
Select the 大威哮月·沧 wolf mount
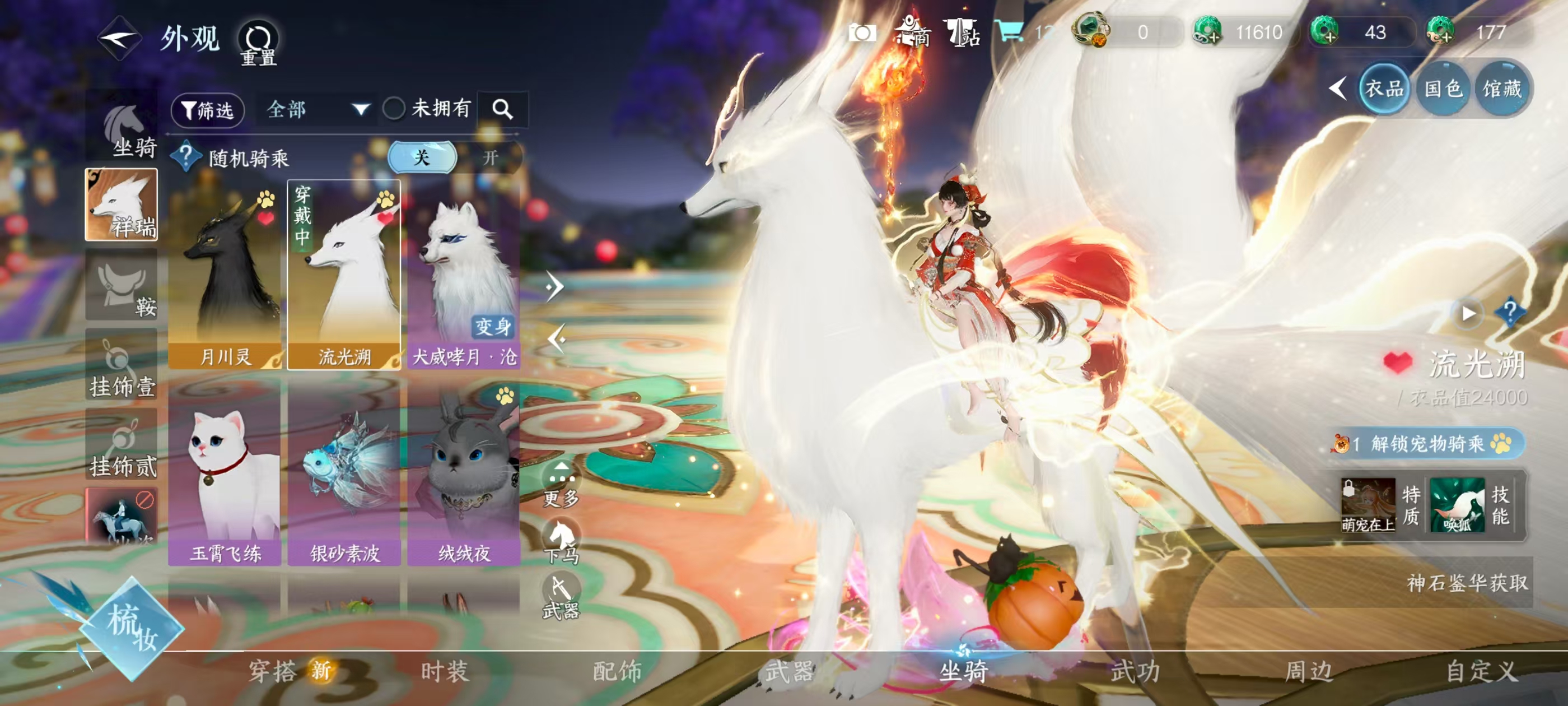point(464,275)
